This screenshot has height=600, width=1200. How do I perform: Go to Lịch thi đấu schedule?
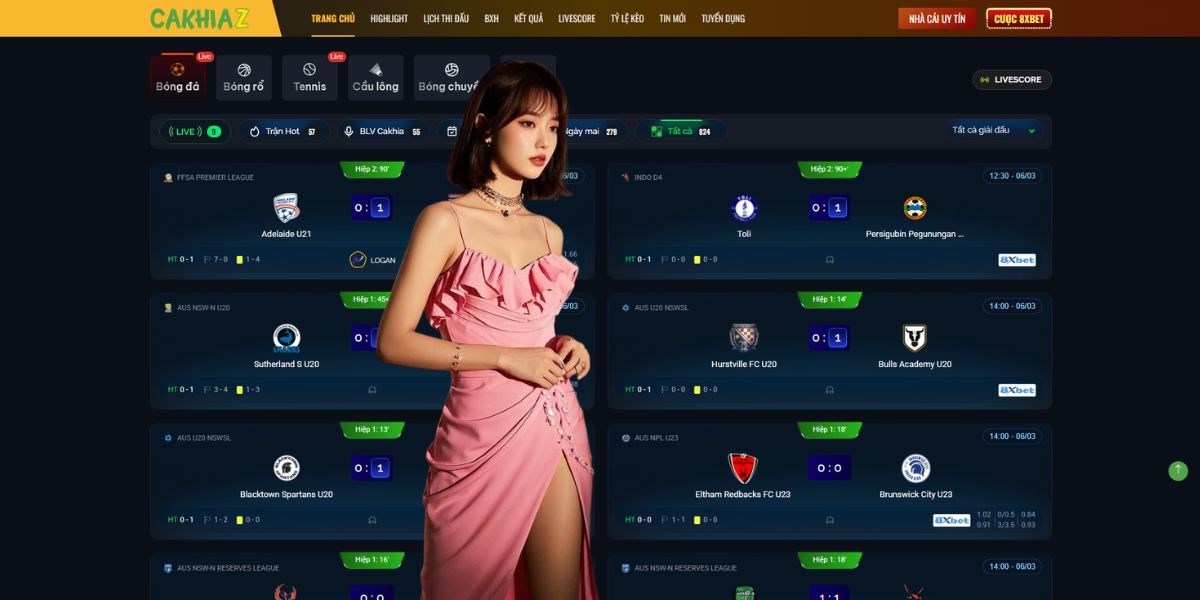coord(446,18)
